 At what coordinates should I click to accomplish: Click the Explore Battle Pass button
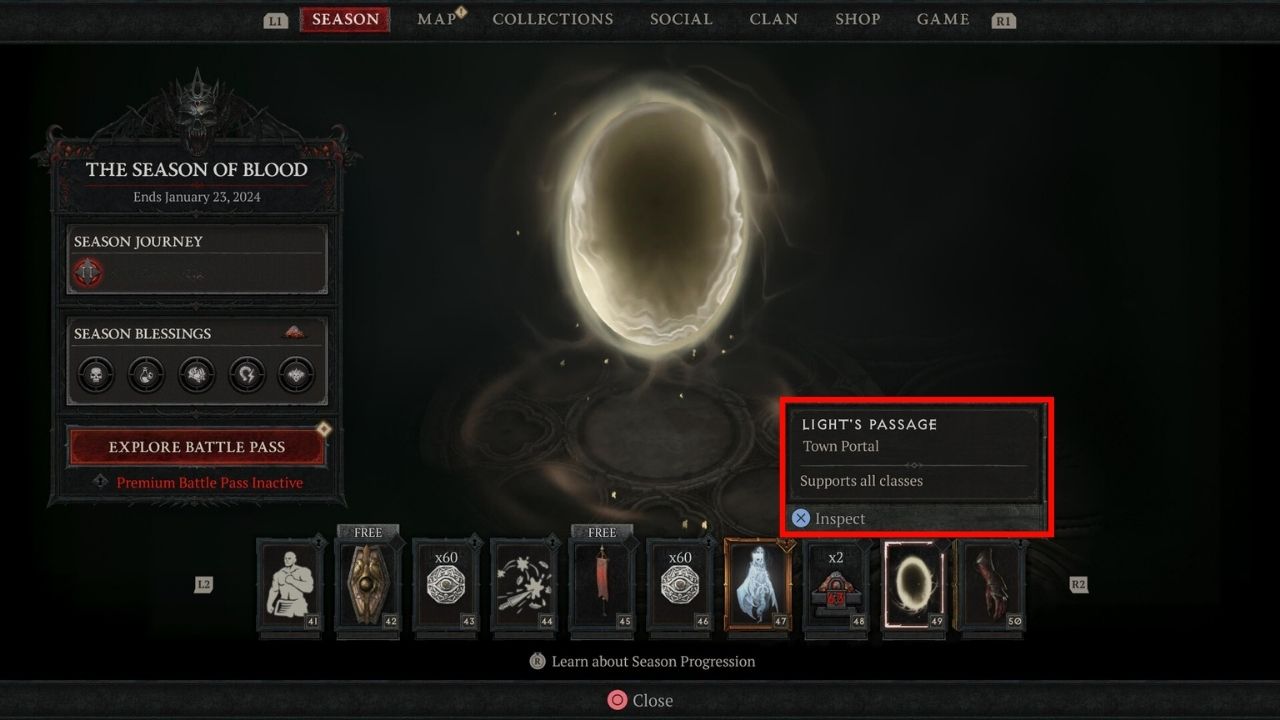click(x=196, y=447)
